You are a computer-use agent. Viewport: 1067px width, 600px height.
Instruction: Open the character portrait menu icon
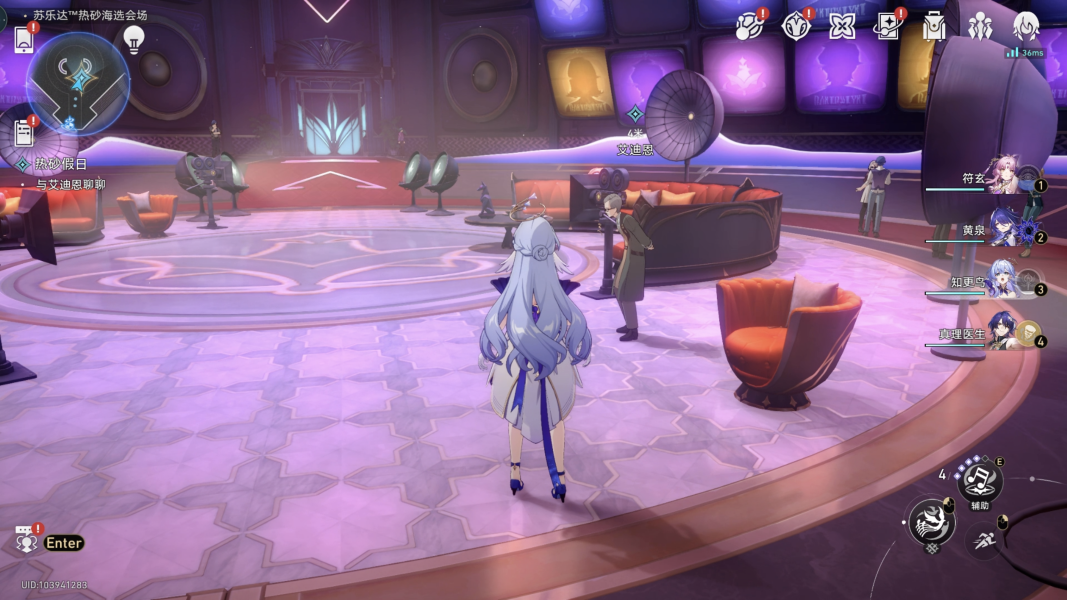point(1027,25)
